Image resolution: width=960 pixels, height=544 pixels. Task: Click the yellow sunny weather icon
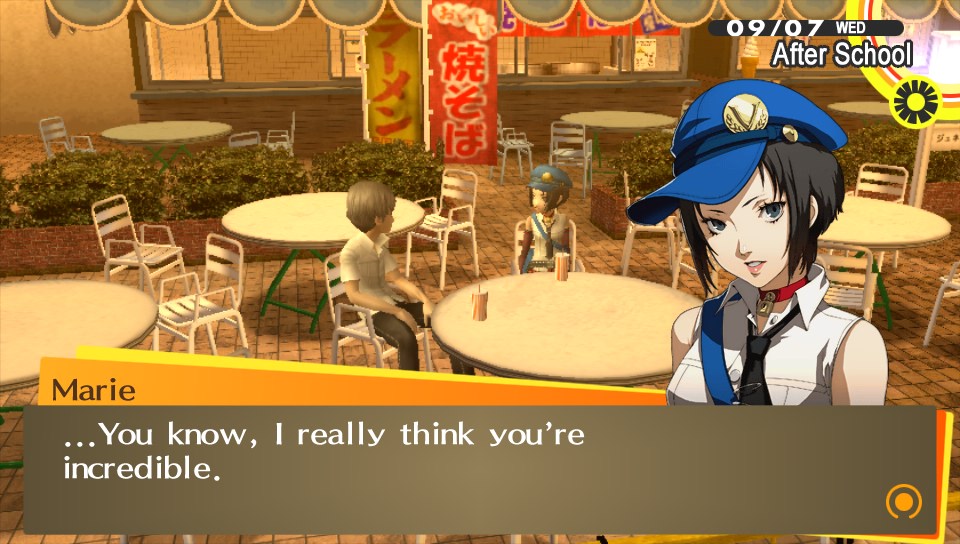coord(916,101)
